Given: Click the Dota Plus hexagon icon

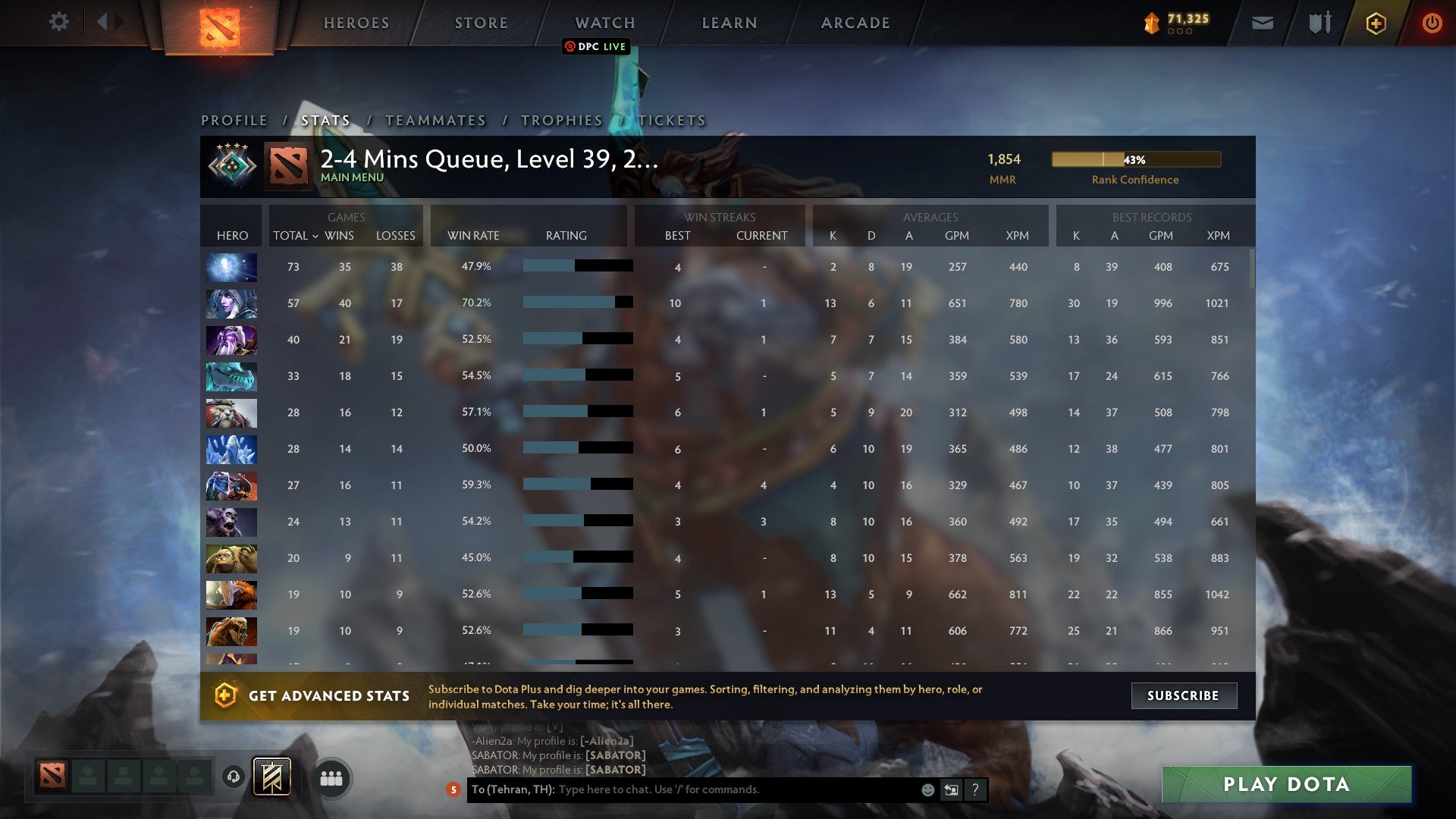Looking at the screenshot, I should (x=1375, y=23).
